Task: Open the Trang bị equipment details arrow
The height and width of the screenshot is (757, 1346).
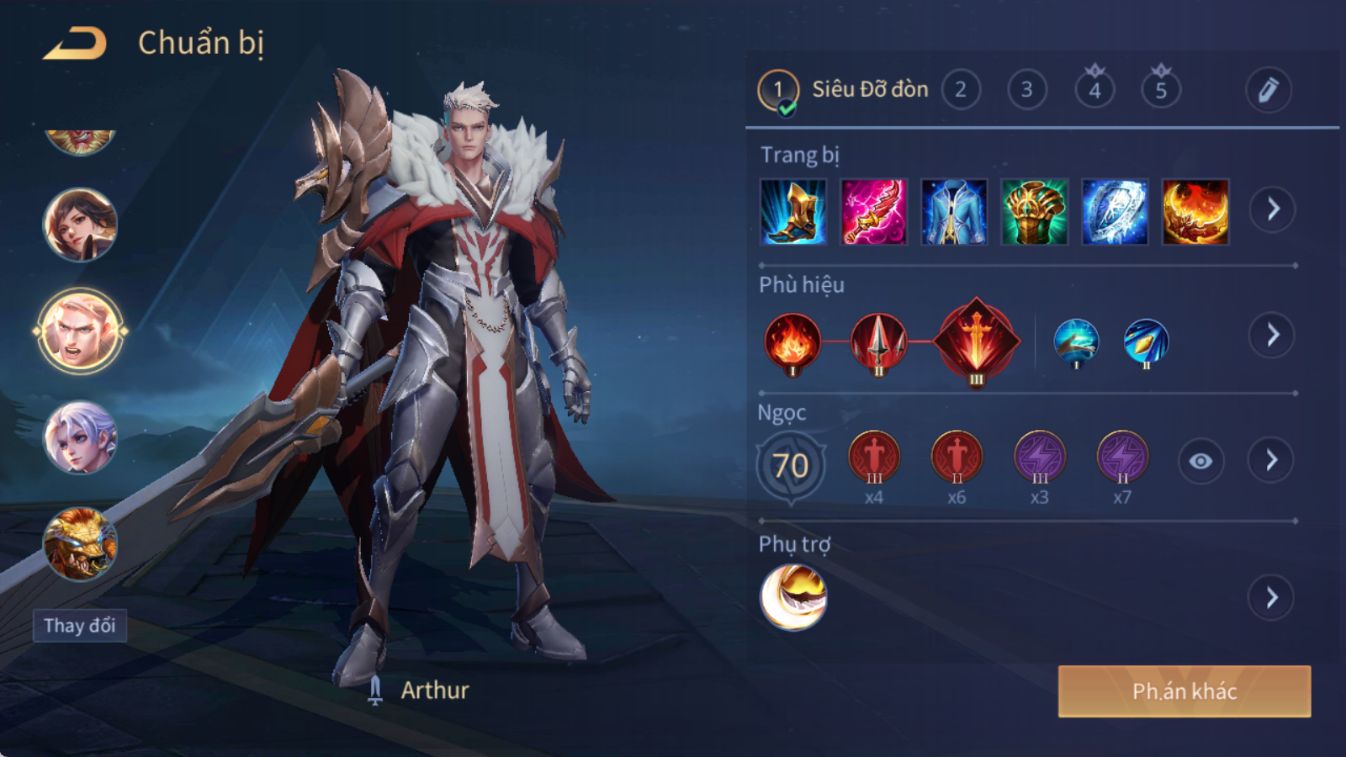Action: 1272,210
